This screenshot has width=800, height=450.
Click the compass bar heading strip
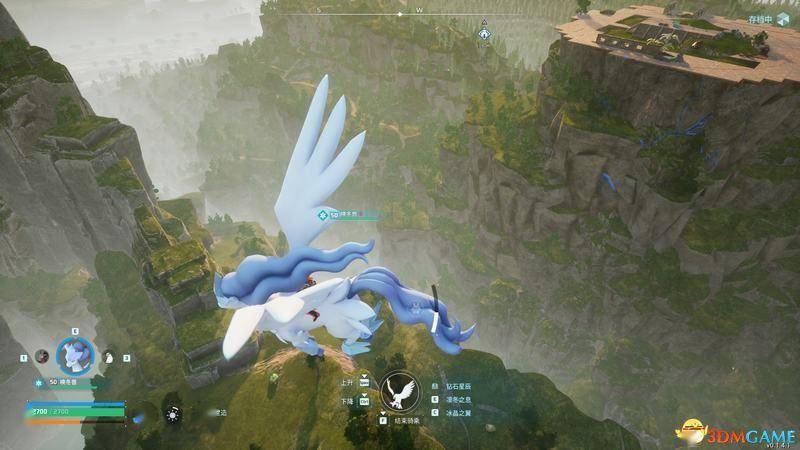(400, 14)
